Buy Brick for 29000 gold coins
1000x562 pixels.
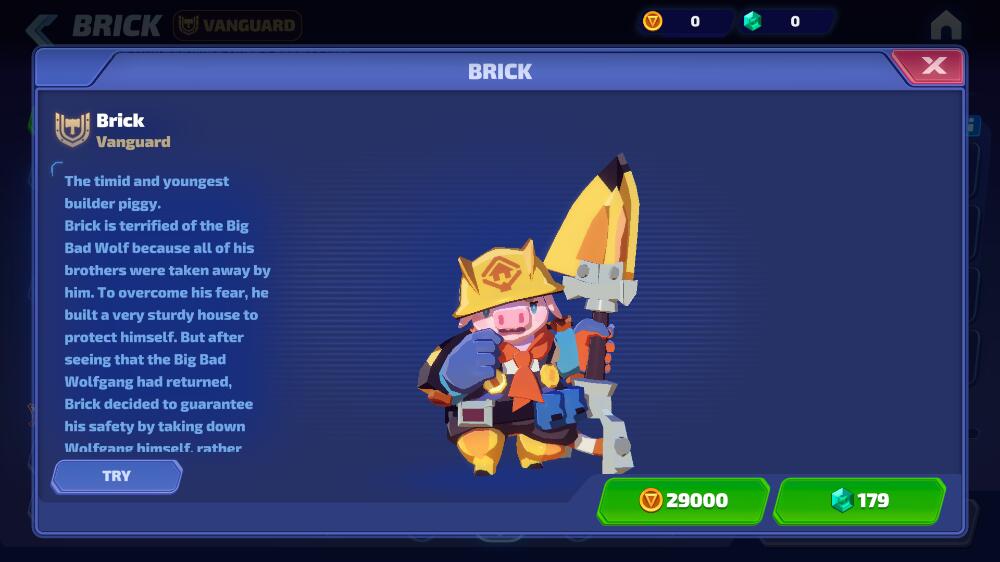click(684, 500)
